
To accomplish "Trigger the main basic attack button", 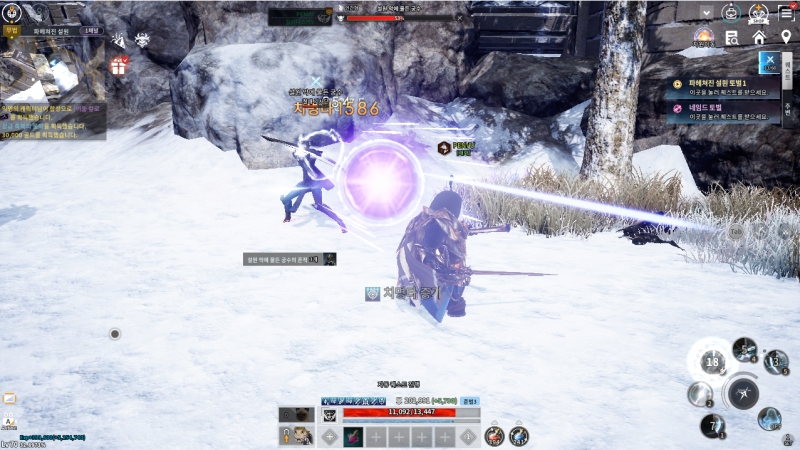I will (742, 394).
